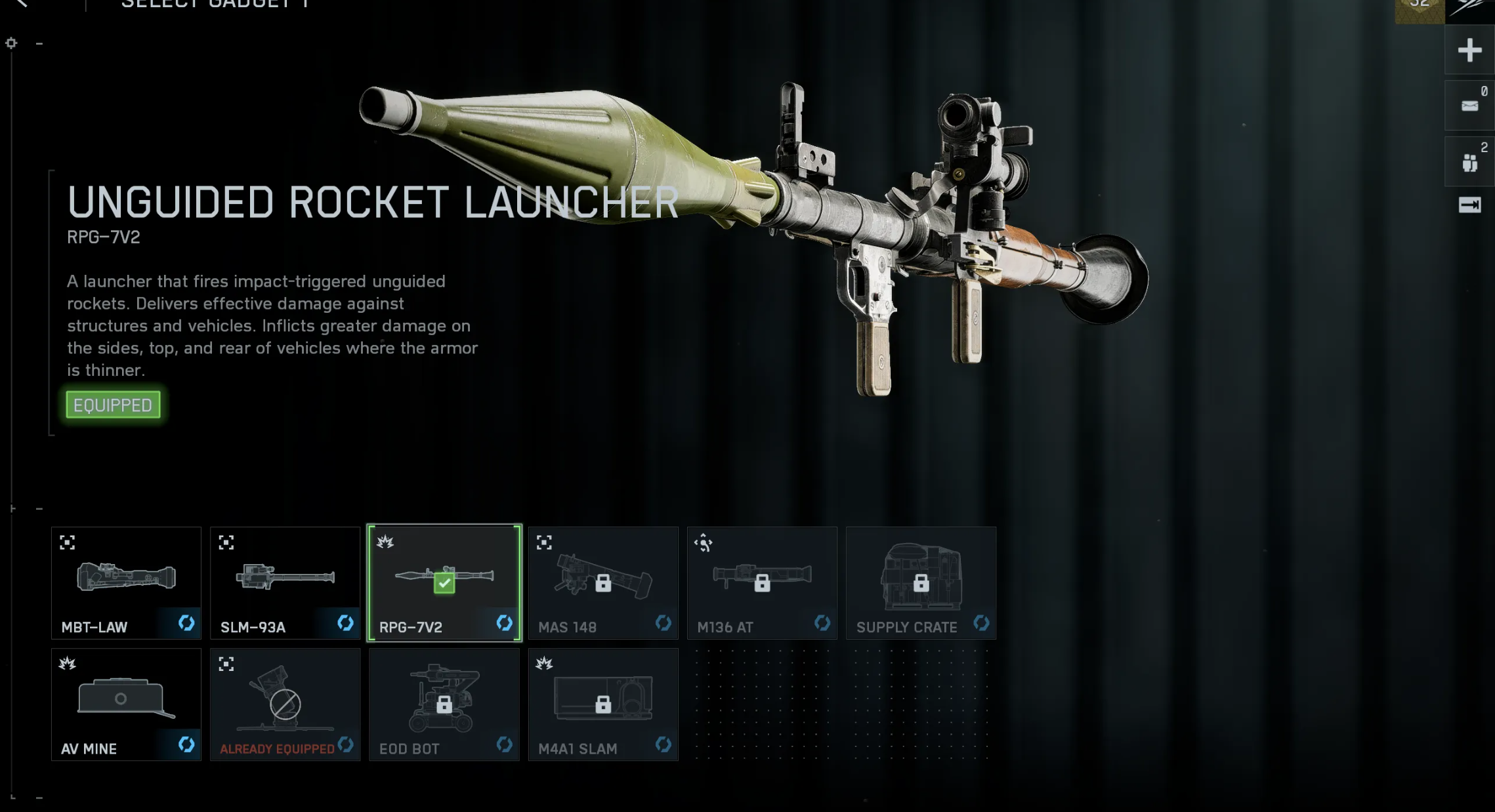Select the MBT-LAW gadget tile
The height and width of the screenshot is (812, 1495).
pos(126,582)
